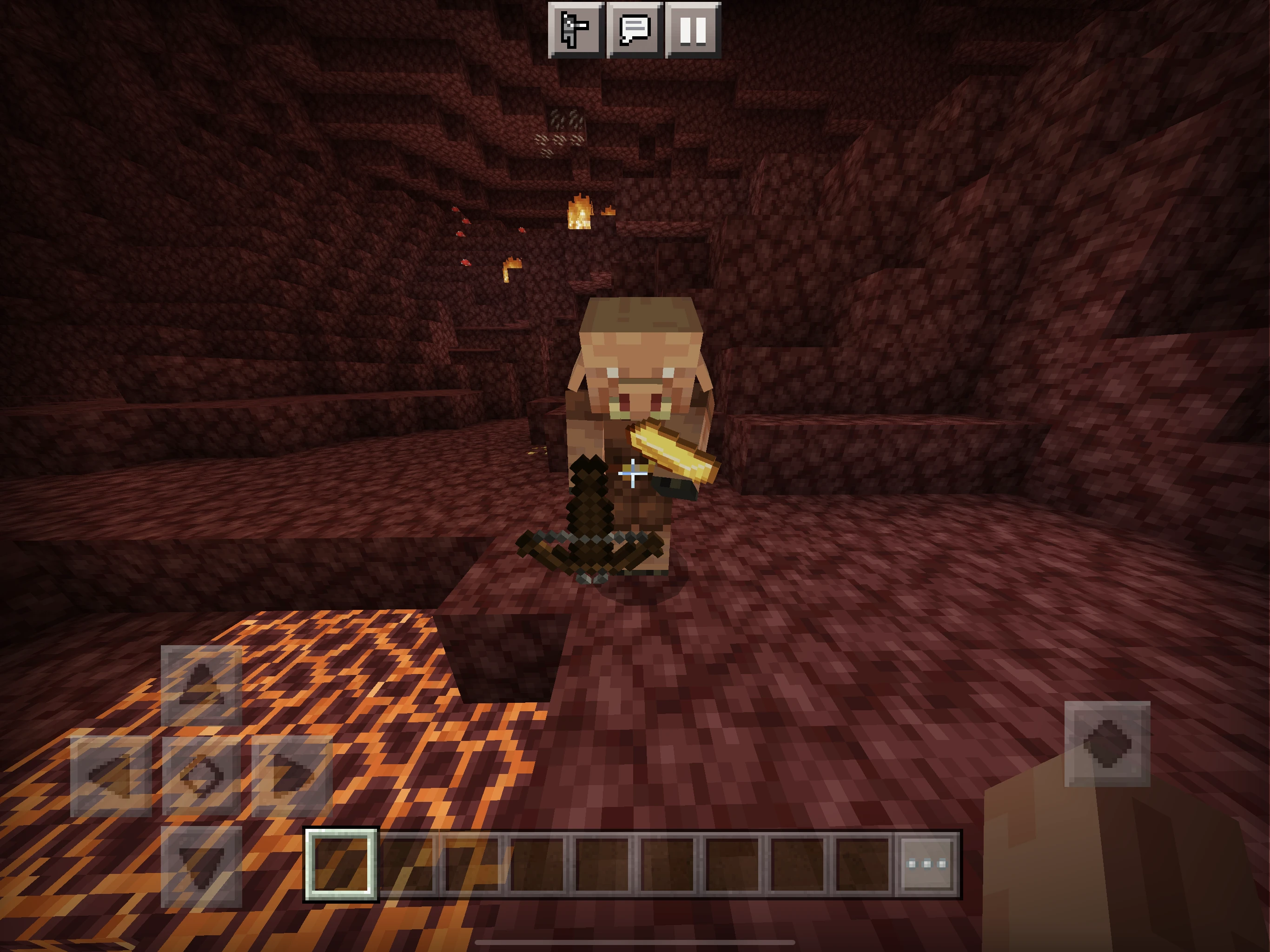Pause the game
Viewport: 1270px width, 952px height.
coord(693,29)
